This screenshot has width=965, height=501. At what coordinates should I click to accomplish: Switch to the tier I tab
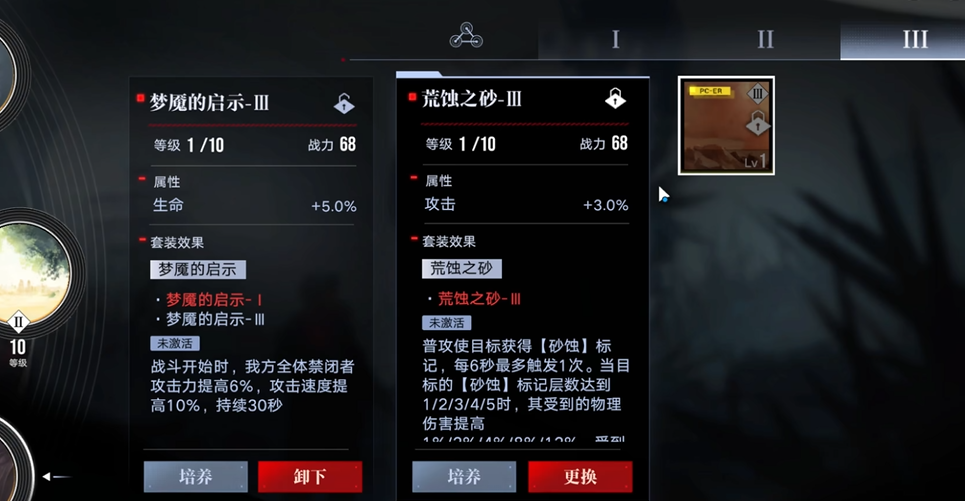point(615,40)
